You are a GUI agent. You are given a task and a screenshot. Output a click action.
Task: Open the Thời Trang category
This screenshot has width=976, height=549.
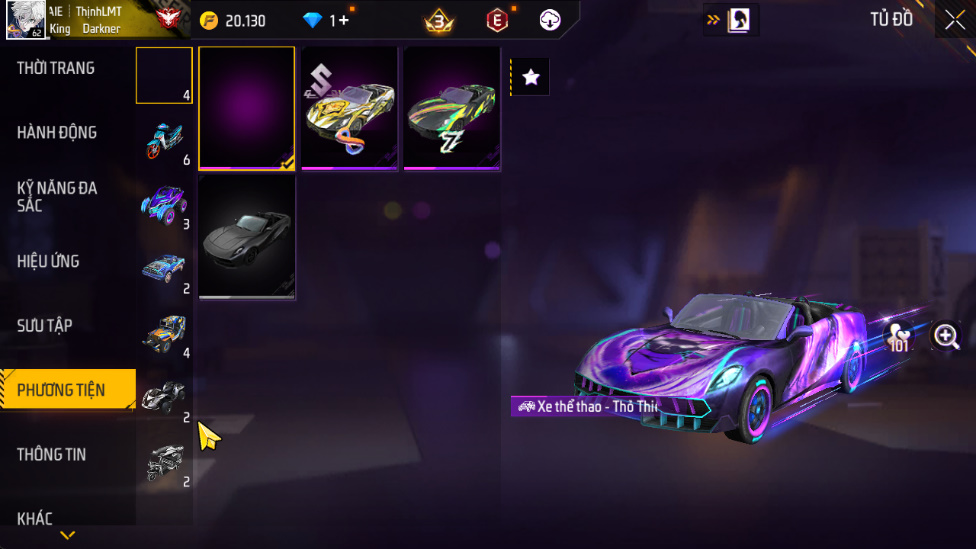click(x=56, y=68)
